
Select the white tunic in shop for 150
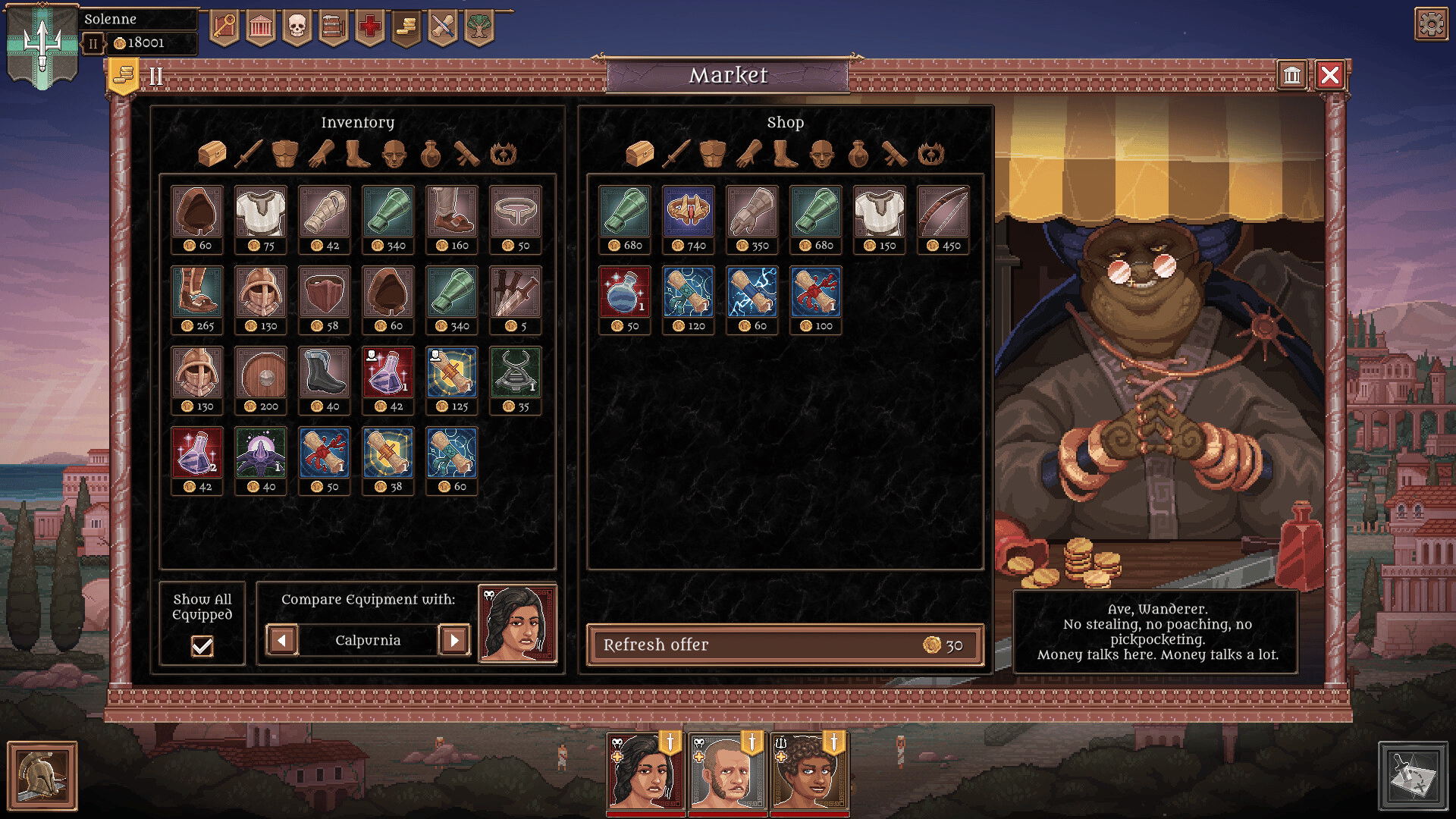pyautogui.click(x=879, y=212)
